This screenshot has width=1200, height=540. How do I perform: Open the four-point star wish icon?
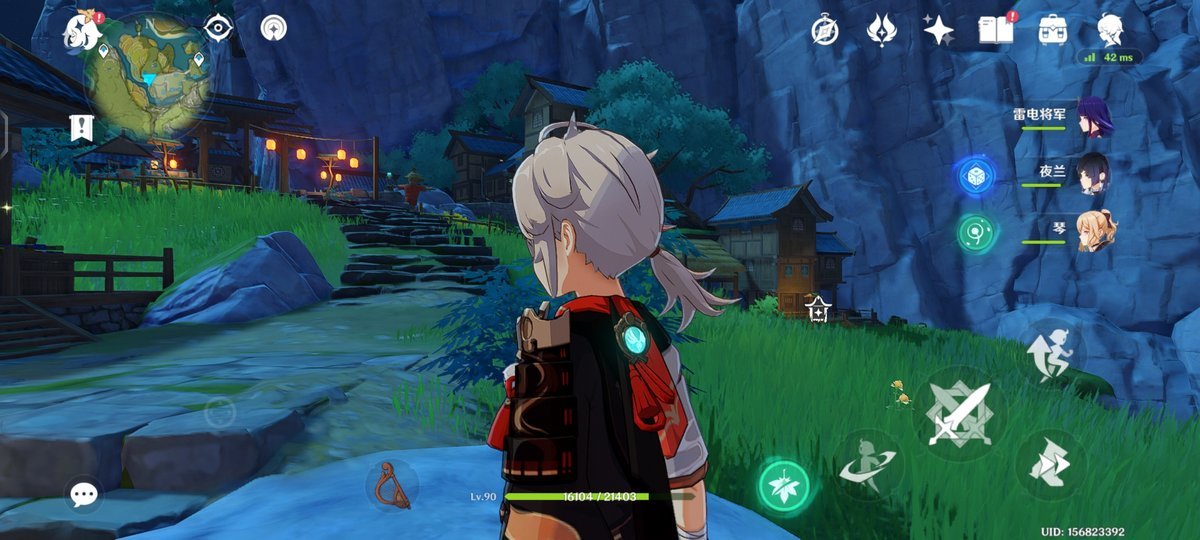click(x=938, y=31)
